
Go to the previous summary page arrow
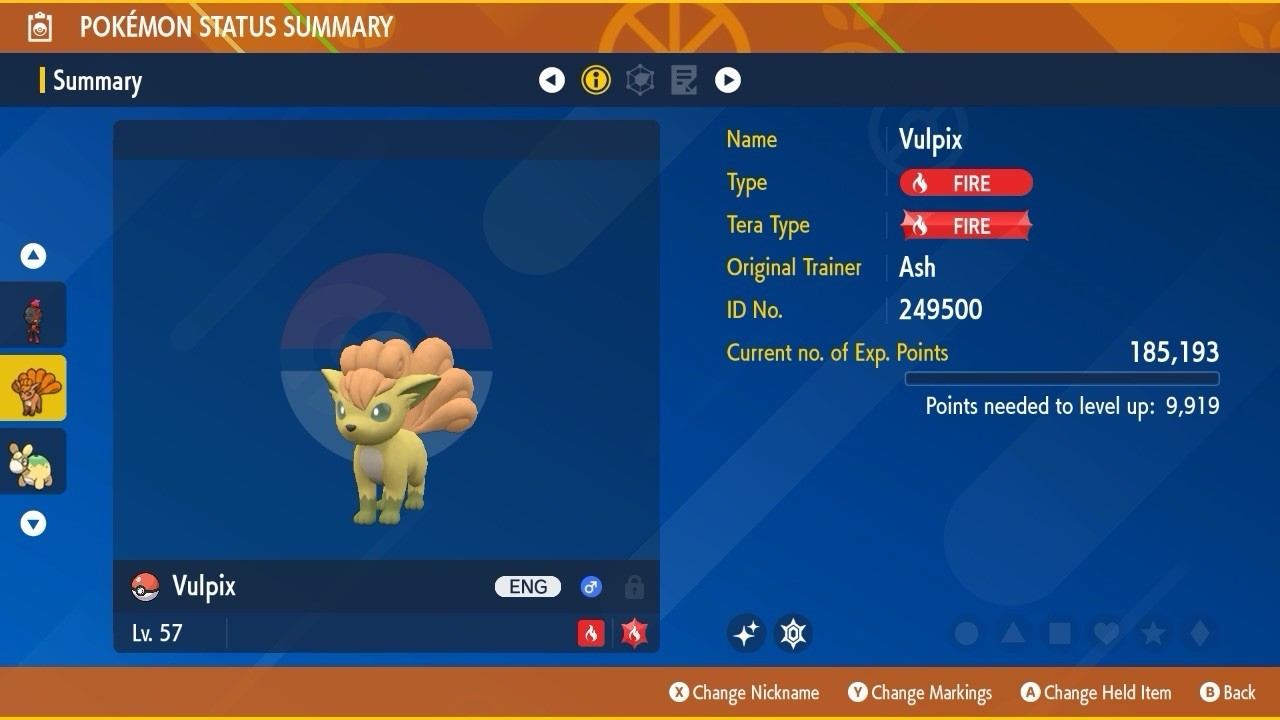[552, 80]
